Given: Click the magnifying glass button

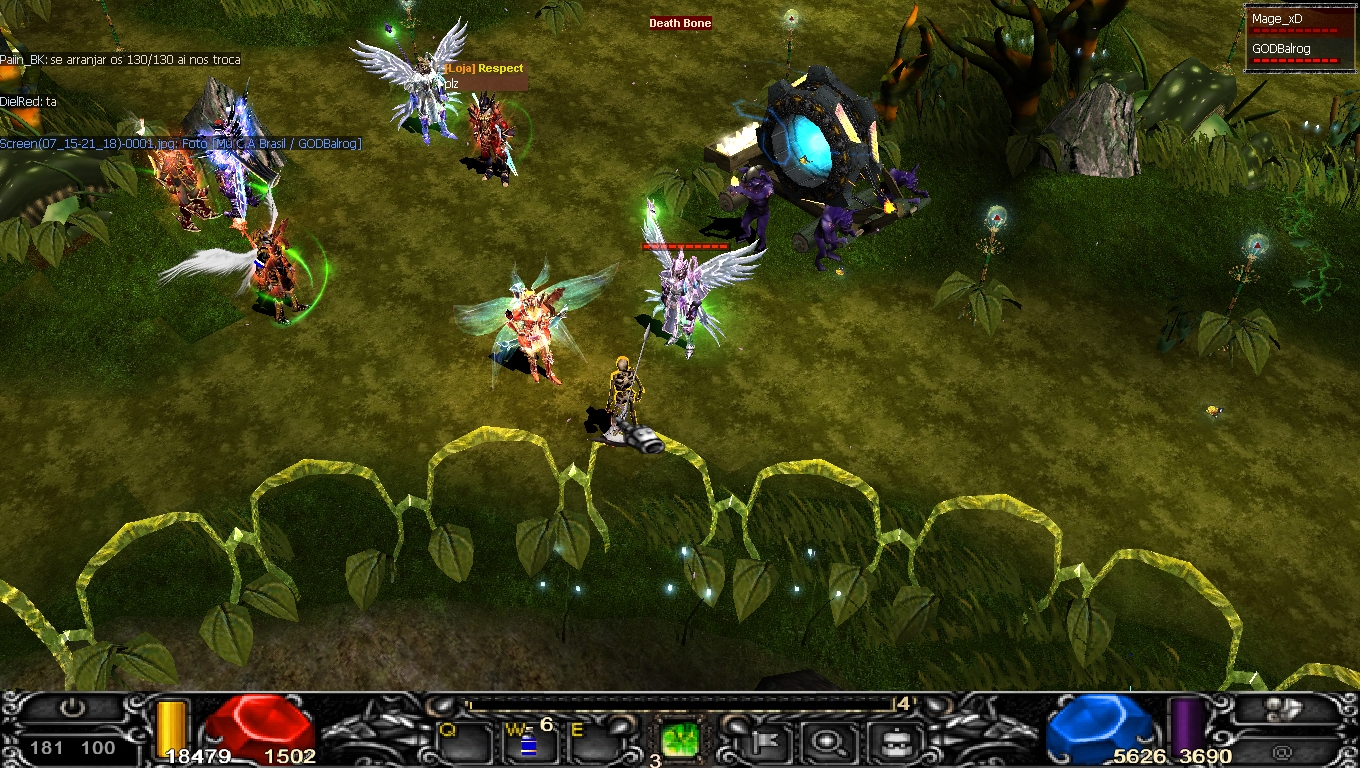Looking at the screenshot, I should [827, 742].
